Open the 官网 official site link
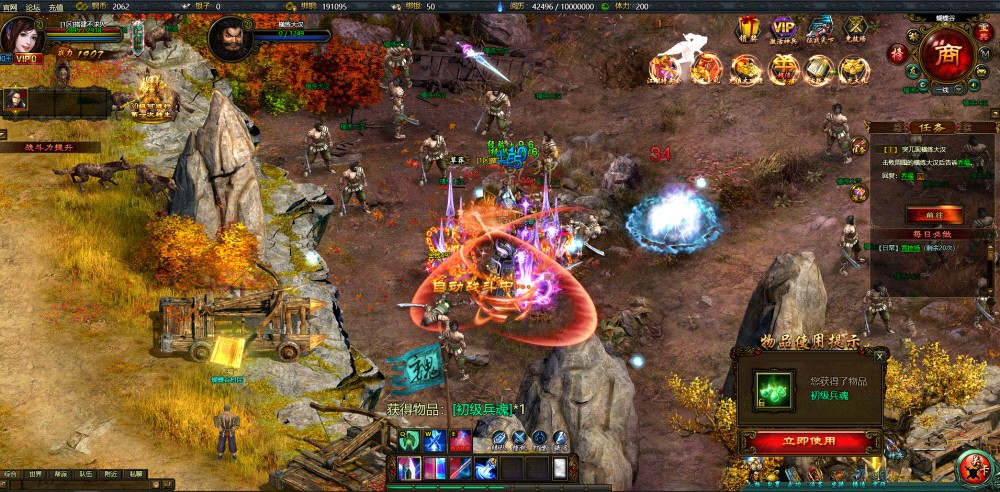 tap(10, 6)
